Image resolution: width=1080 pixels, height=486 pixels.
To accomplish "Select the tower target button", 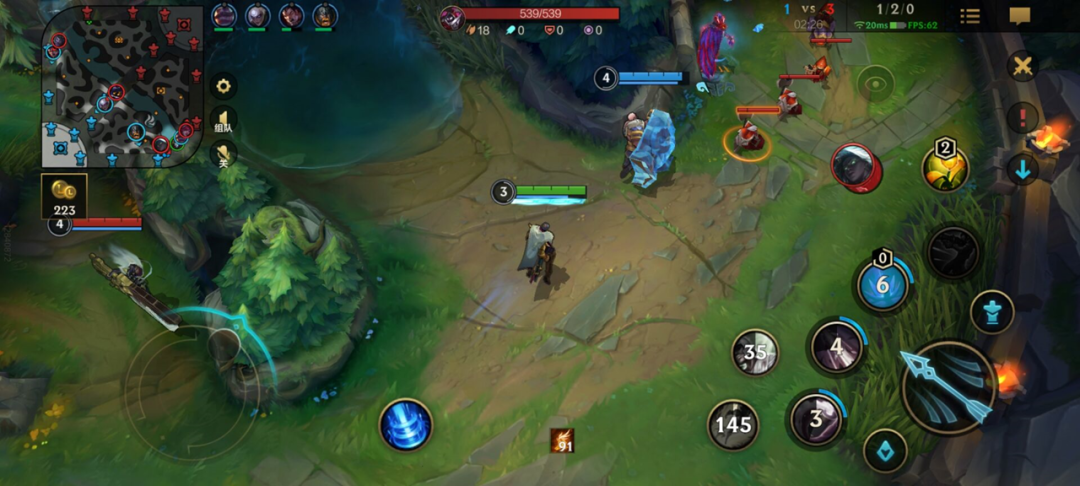I will coord(992,312).
